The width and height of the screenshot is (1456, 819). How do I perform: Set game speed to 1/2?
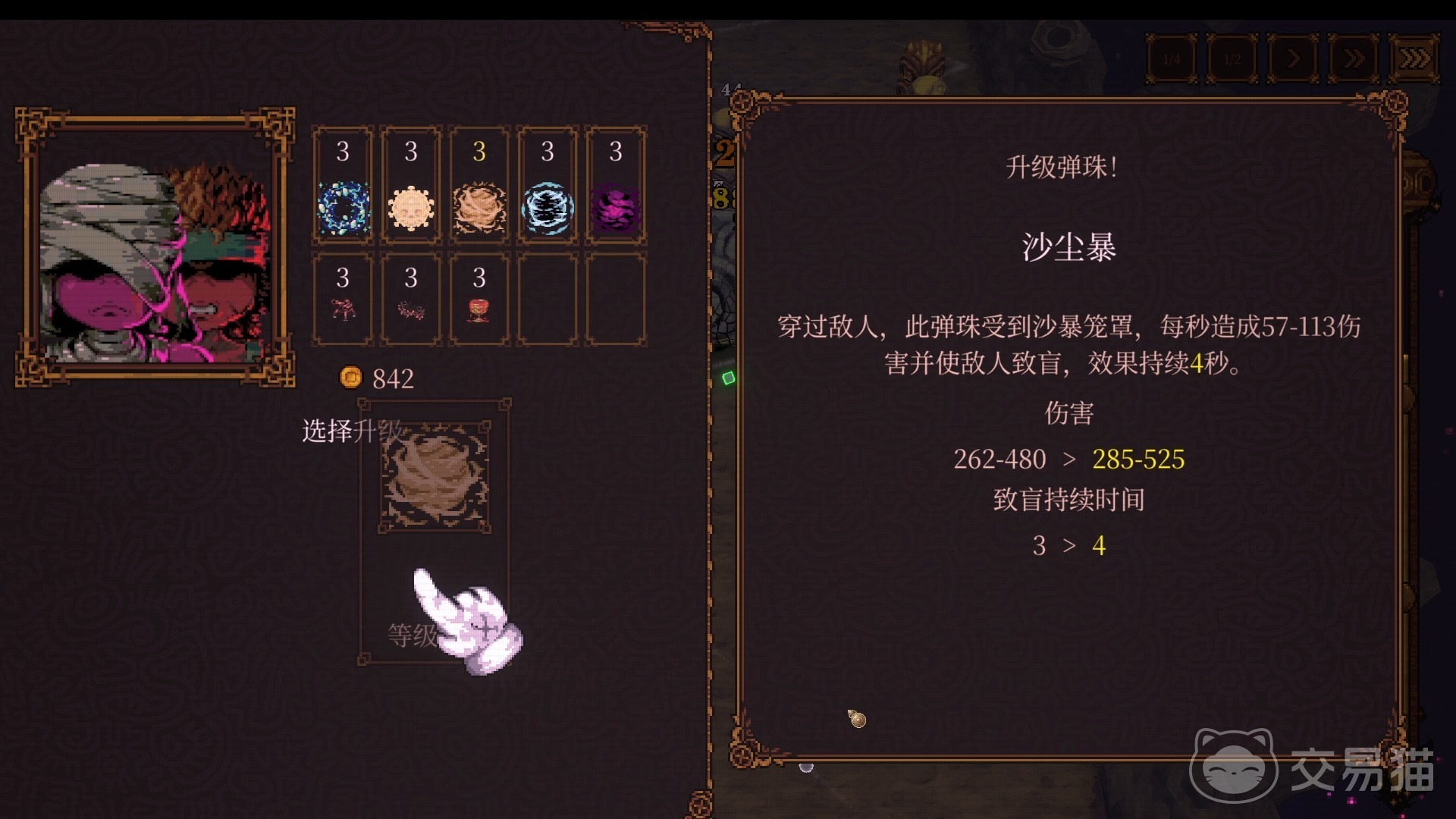(x=1232, y=58)
